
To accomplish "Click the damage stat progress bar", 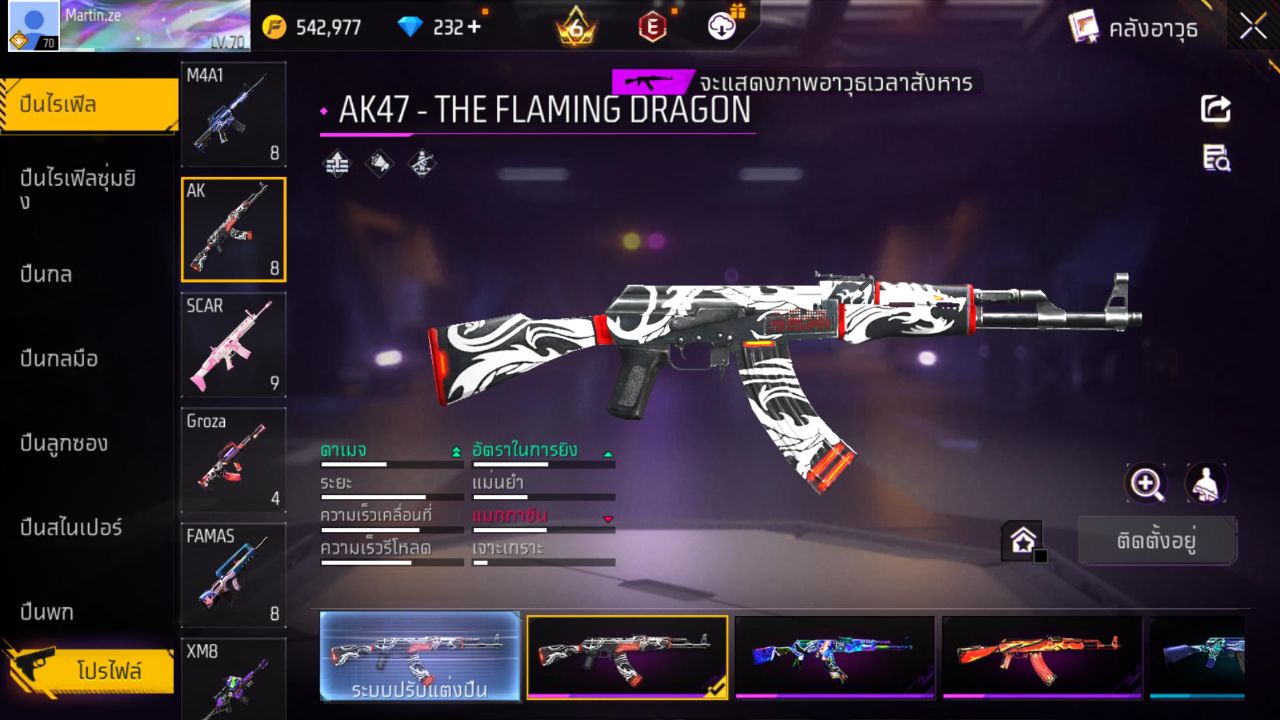I will click(x=390, y=463).
